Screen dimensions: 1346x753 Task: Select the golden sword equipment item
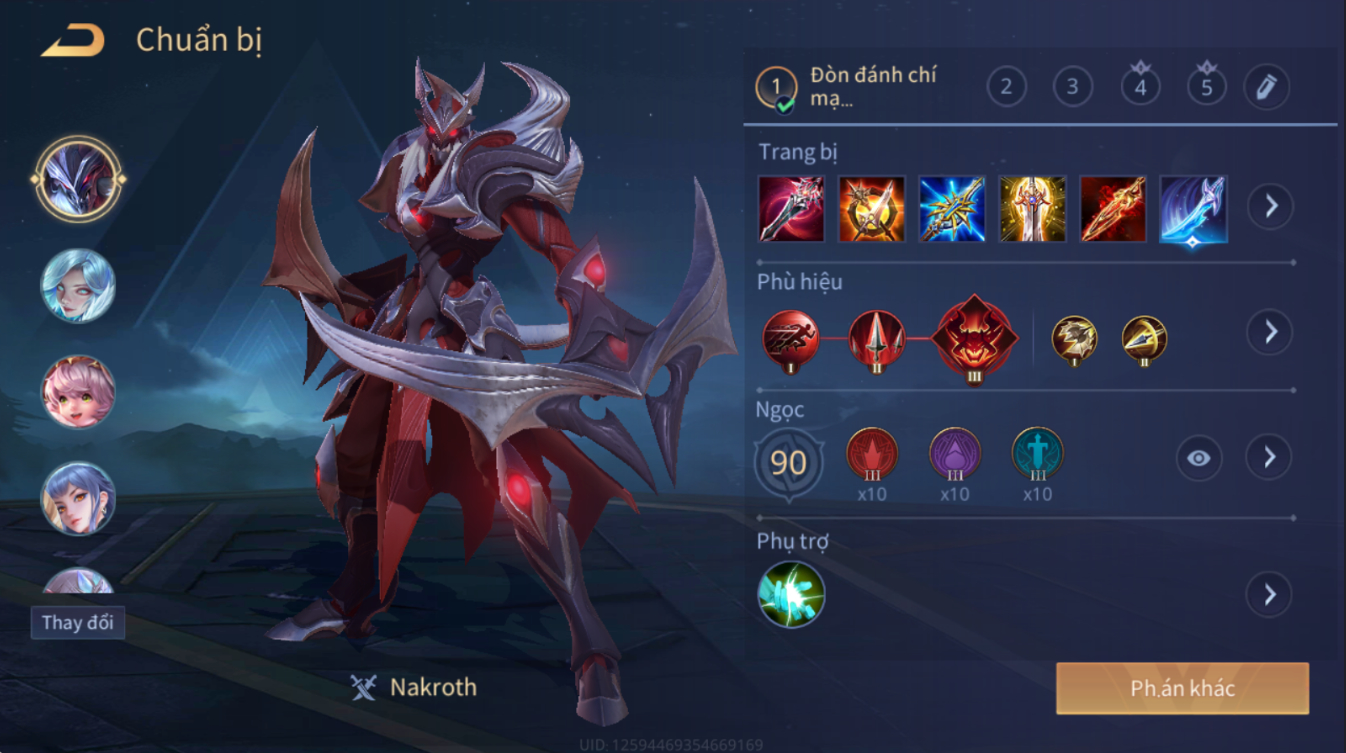point(1032,209)
